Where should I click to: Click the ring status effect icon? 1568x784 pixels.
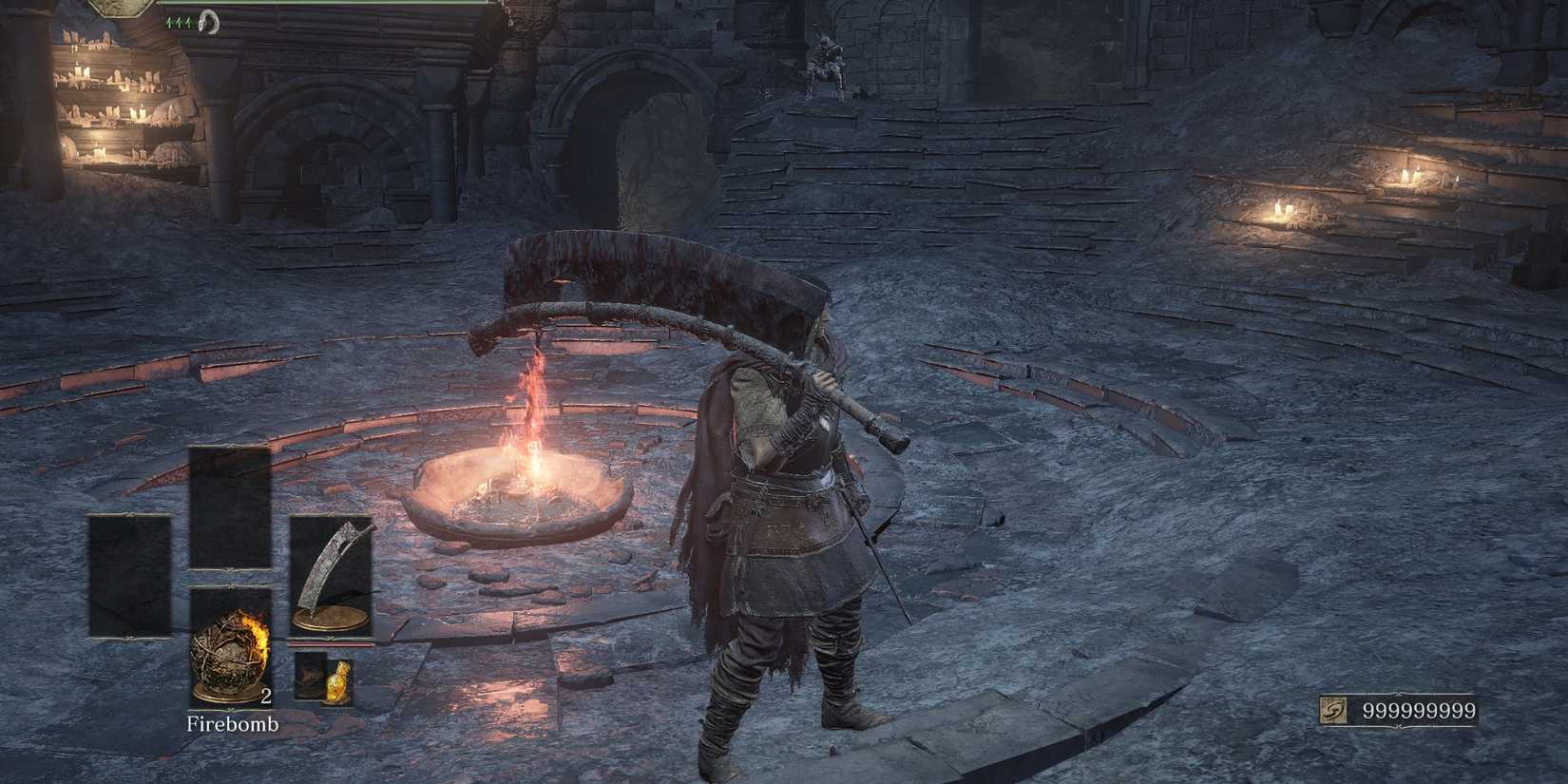coord(208,22)
